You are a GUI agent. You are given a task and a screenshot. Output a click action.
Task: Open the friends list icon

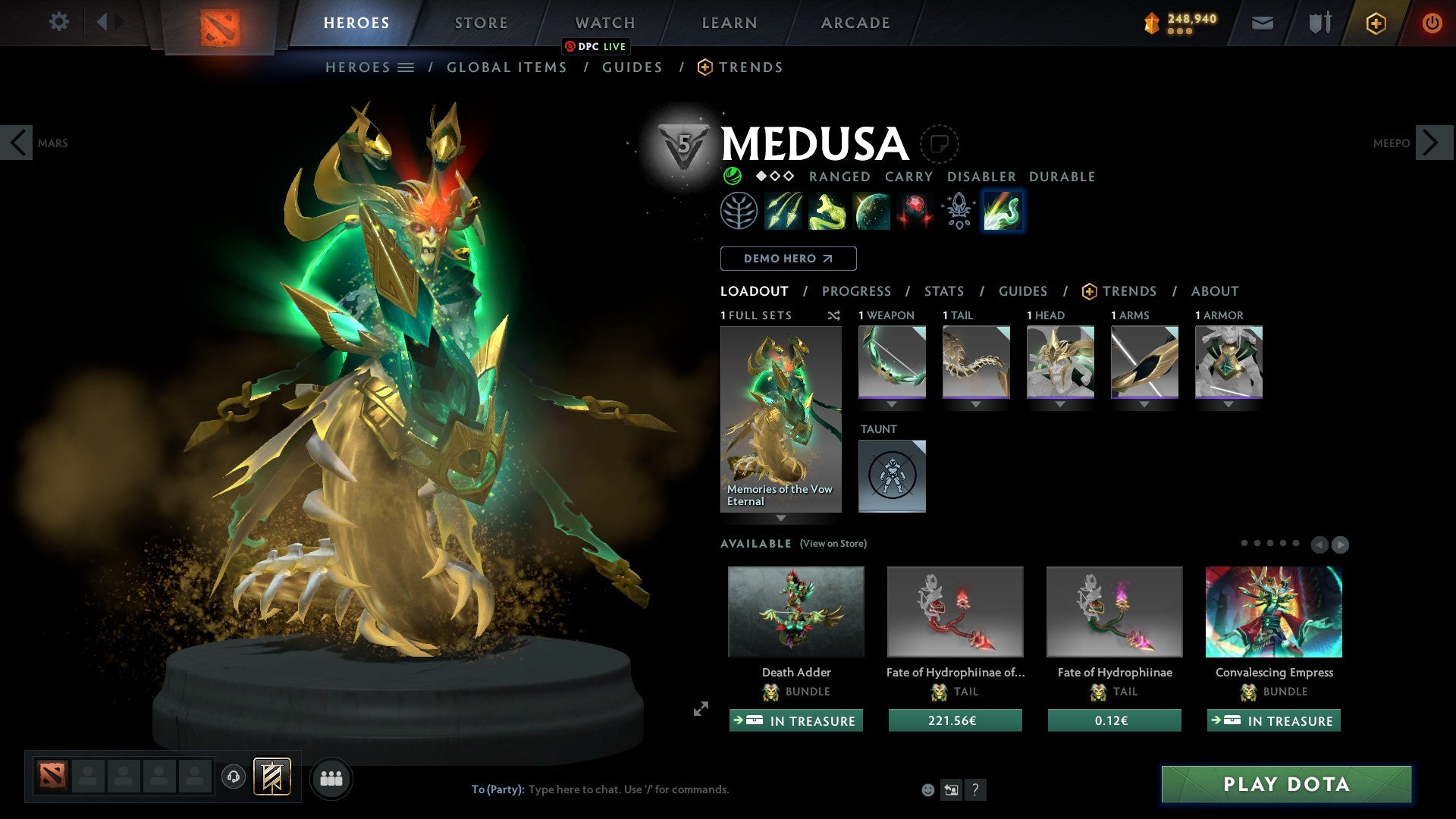coord(331,777)
